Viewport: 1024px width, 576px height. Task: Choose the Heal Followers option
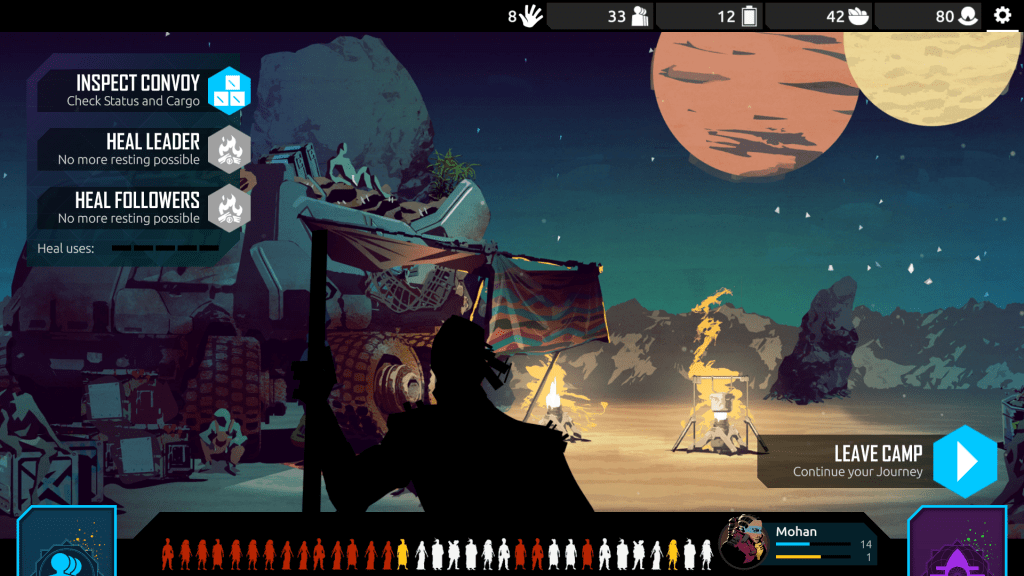point(229,208)
